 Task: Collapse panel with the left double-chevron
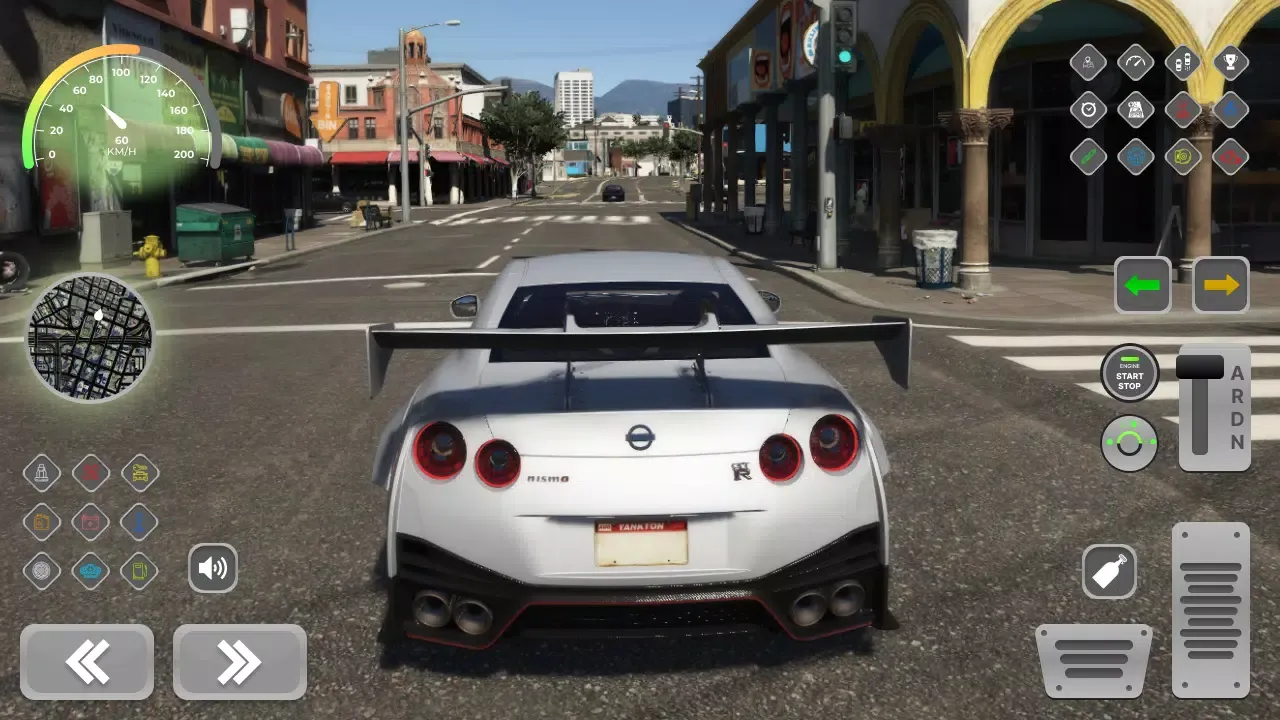(x=87, y=662)
